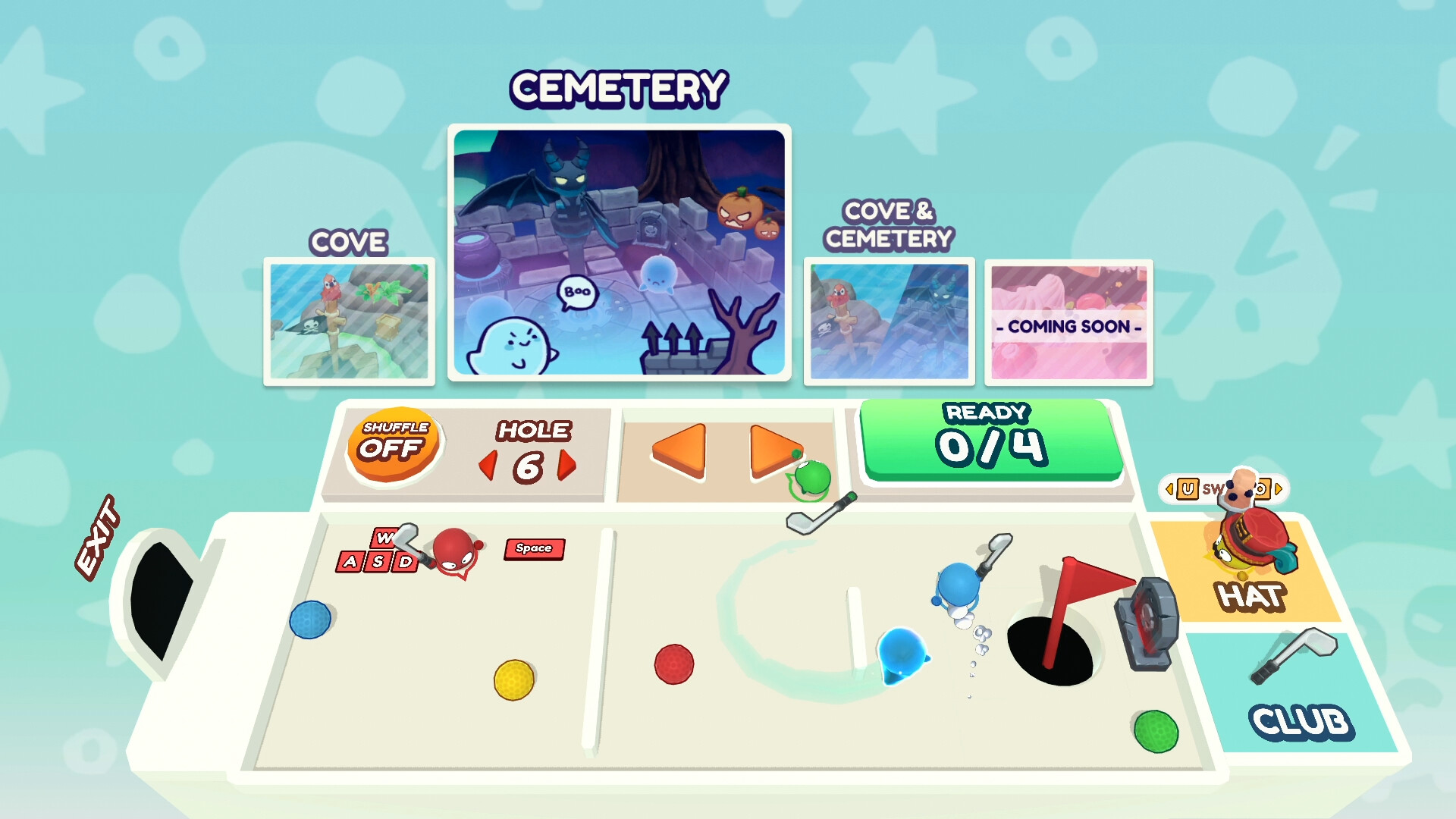Screen dimensions: 1456x819
Task: Click the O key hat swap icon
Action: (1262, 489)
